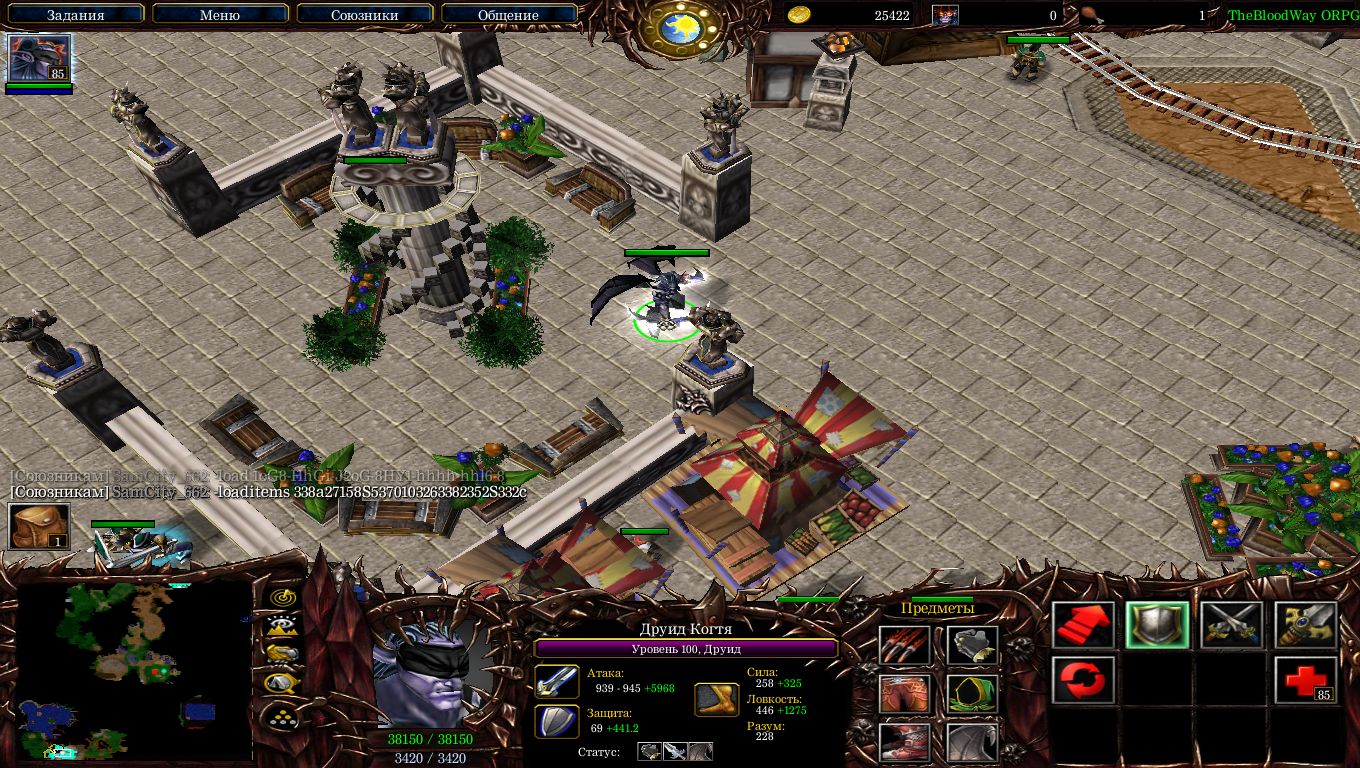This screenshot has width=1360, height=768.
Task: Activate the crossed swords Attack command
Action: tap(1232, 626)
